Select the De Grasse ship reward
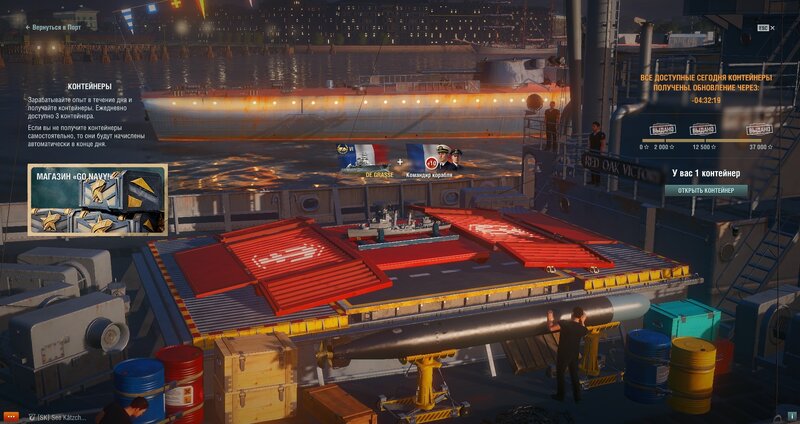 (362, 158)
